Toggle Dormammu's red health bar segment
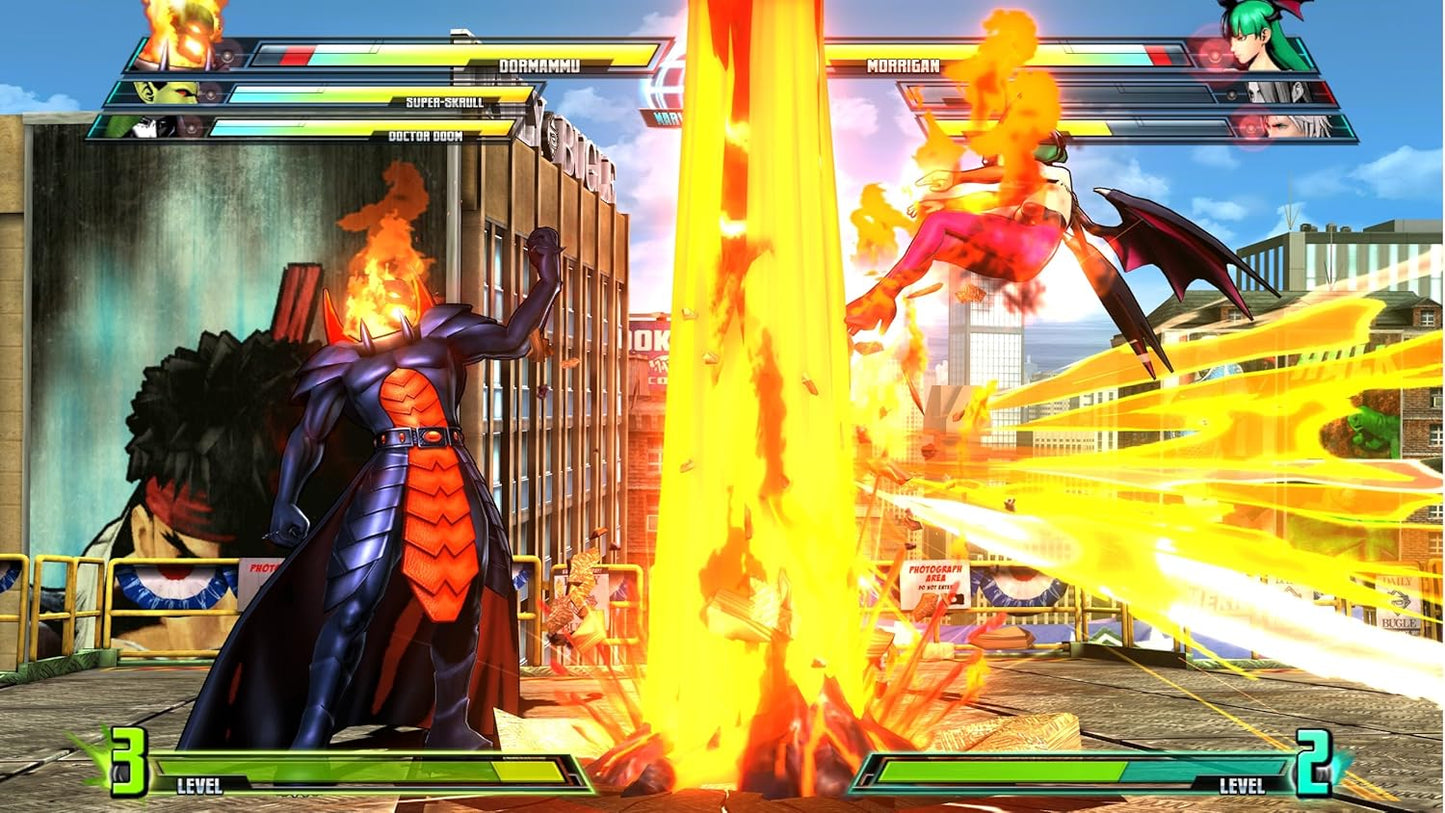 tap(295, 55)
